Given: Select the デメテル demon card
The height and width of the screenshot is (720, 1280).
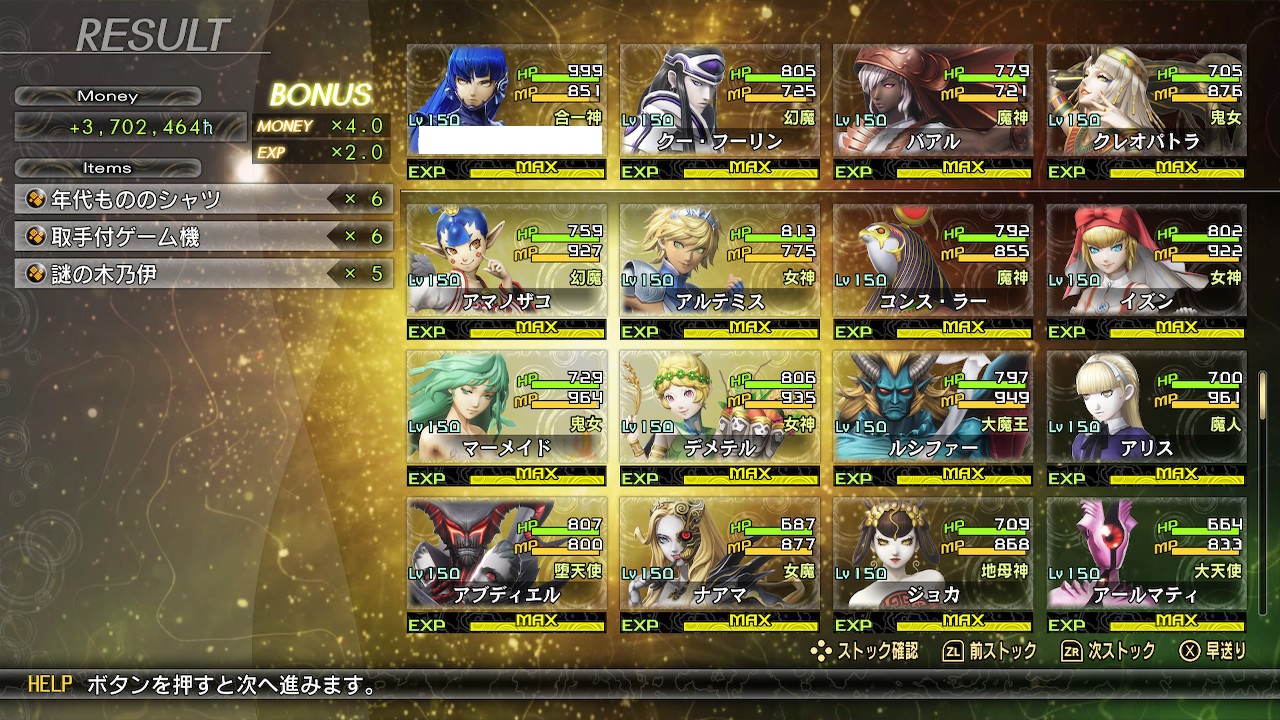Looking at the screenshot, I should [719, 418].
